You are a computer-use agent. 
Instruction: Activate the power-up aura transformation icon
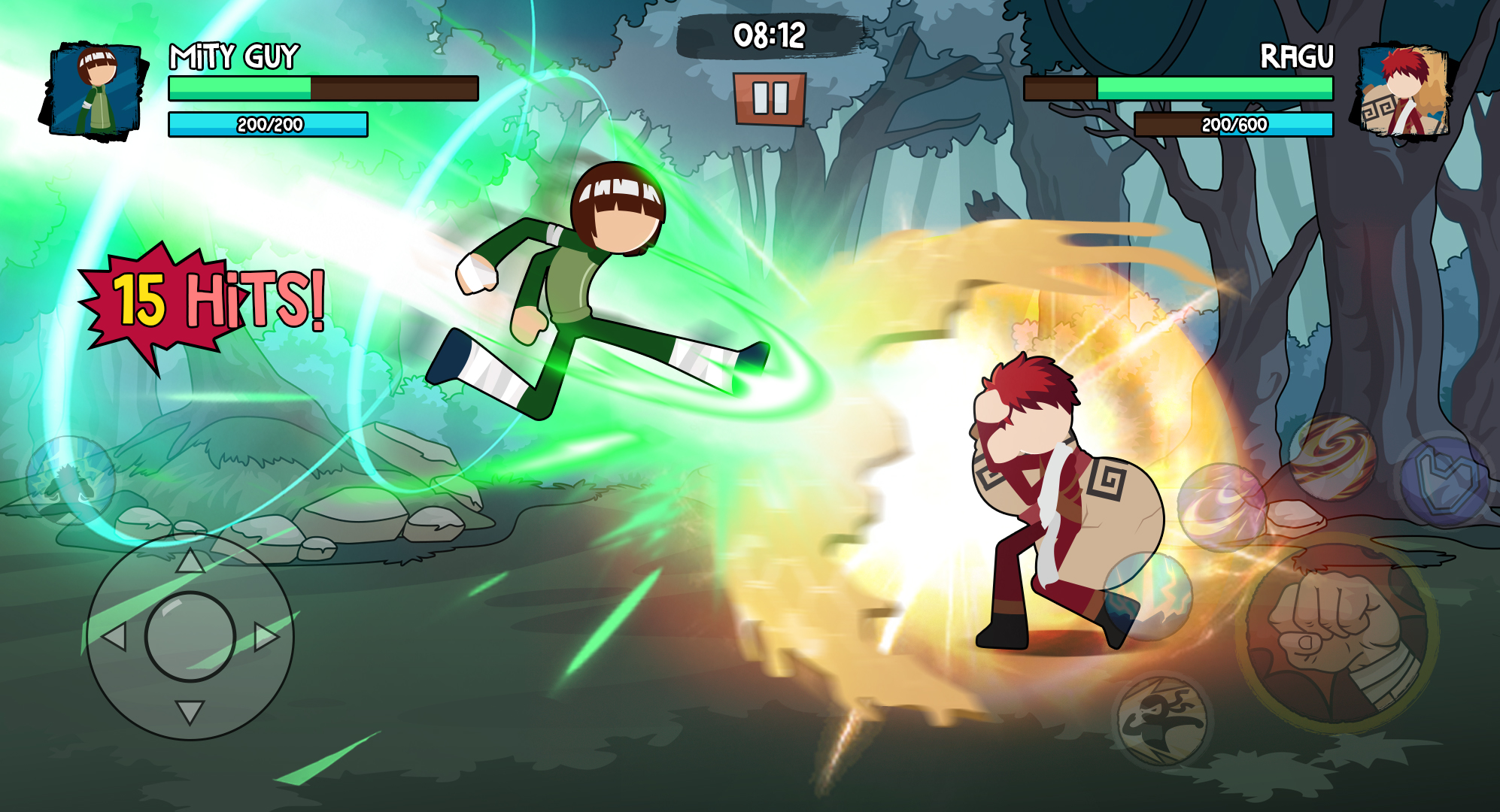pos(70,480)
